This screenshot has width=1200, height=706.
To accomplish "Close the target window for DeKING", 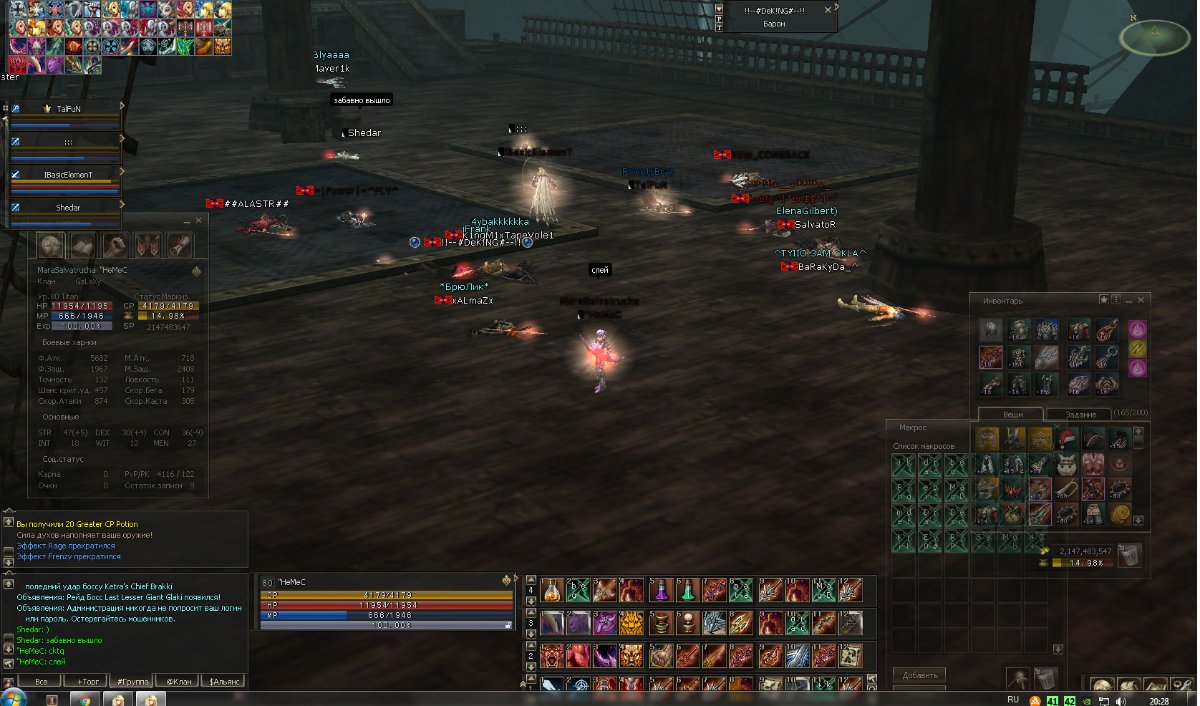I will [x=827, y=8].
